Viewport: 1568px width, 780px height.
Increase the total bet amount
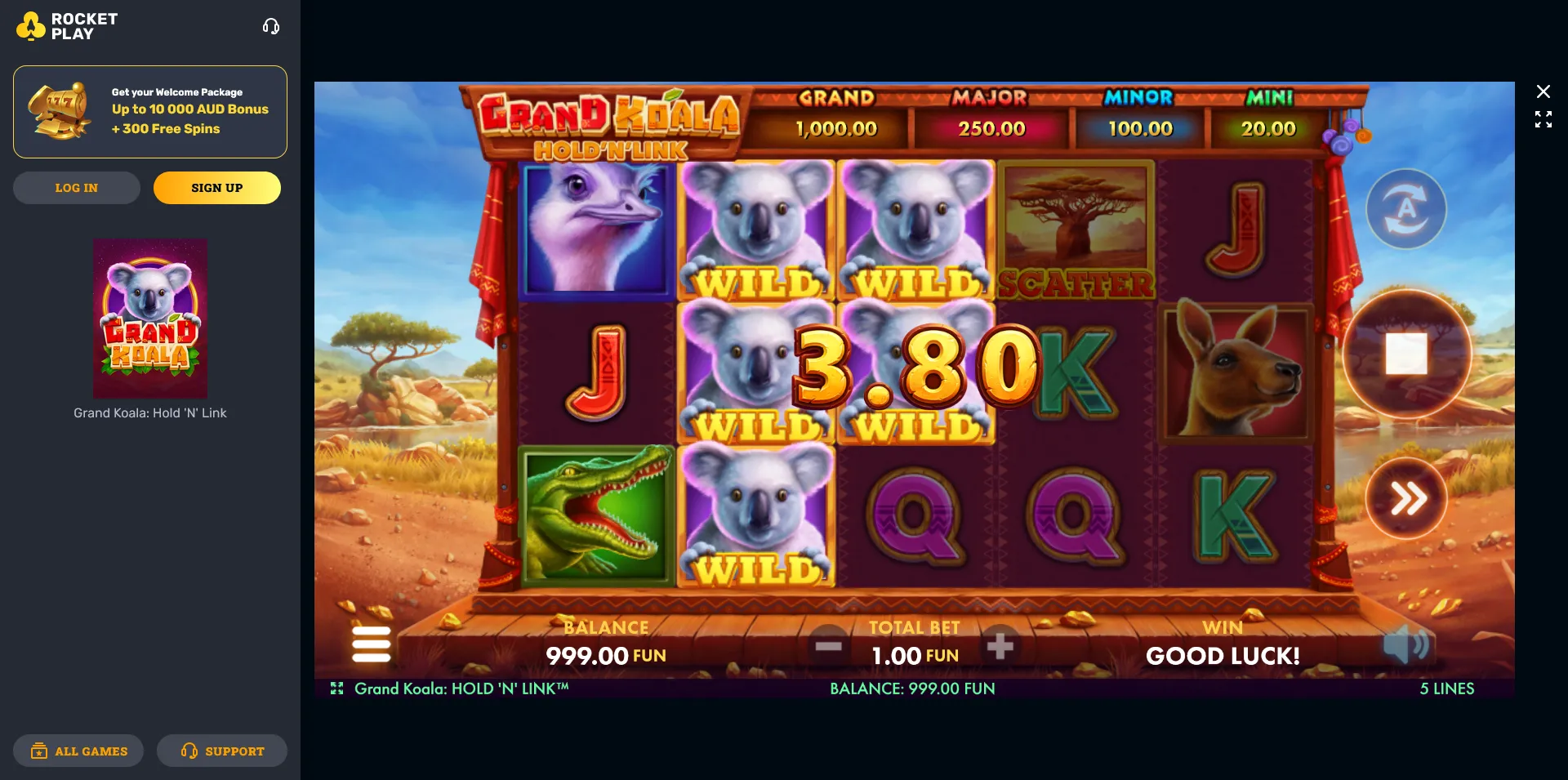1002,646
